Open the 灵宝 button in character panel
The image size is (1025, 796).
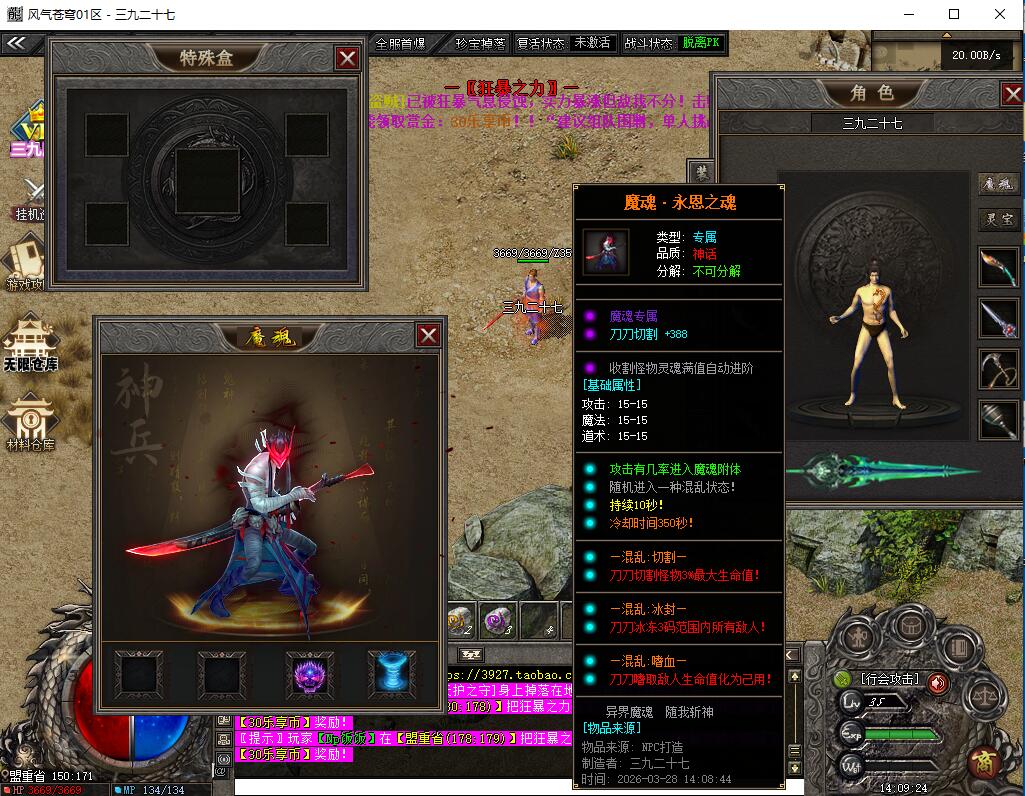998,219
